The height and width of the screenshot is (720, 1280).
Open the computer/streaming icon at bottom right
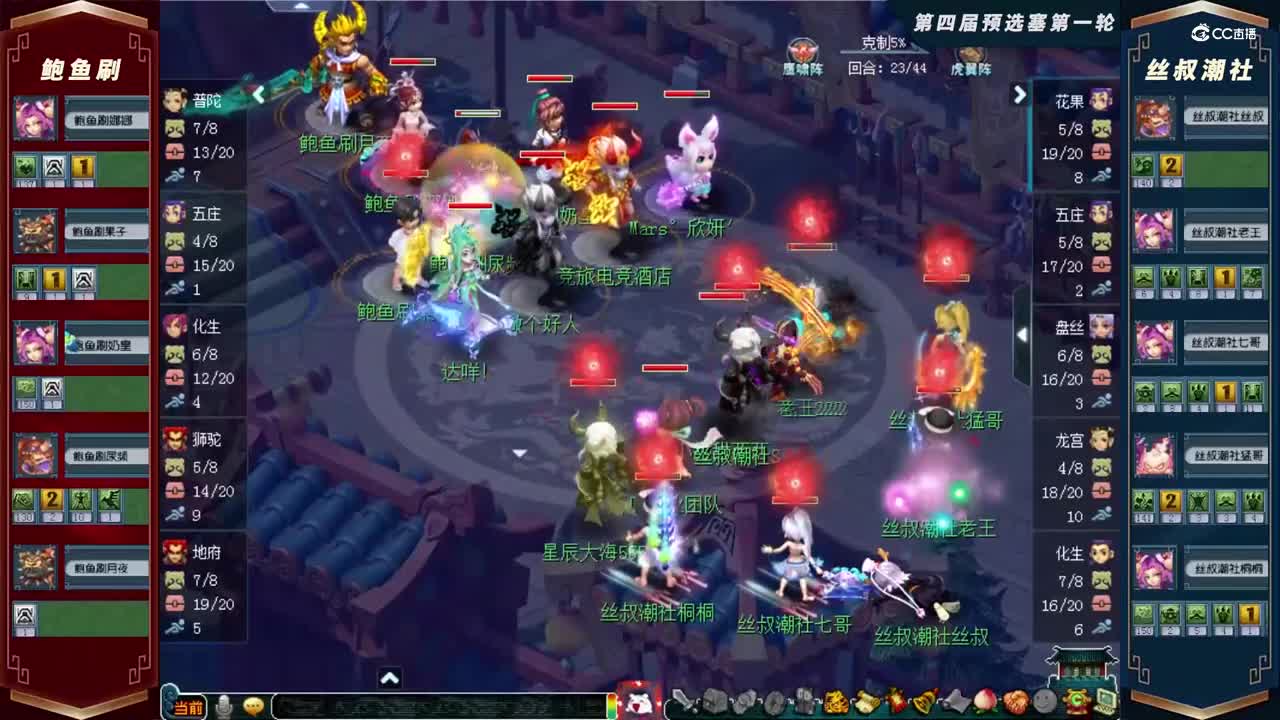[x=1106, y=701]
